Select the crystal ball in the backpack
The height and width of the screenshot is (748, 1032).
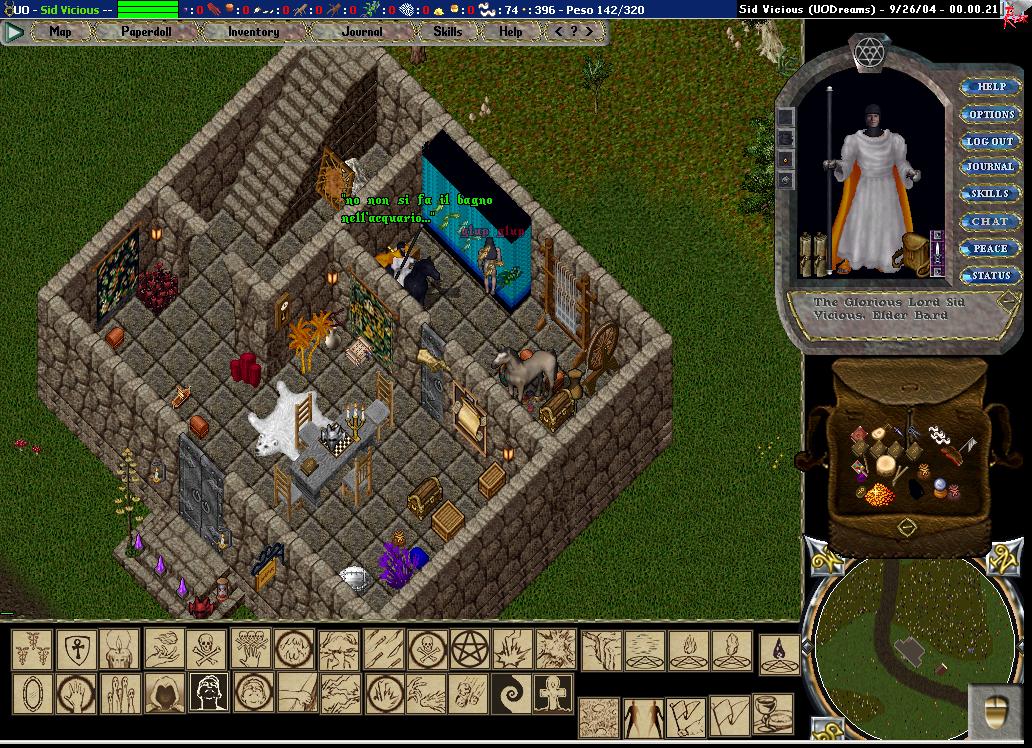tap(940, 487)
